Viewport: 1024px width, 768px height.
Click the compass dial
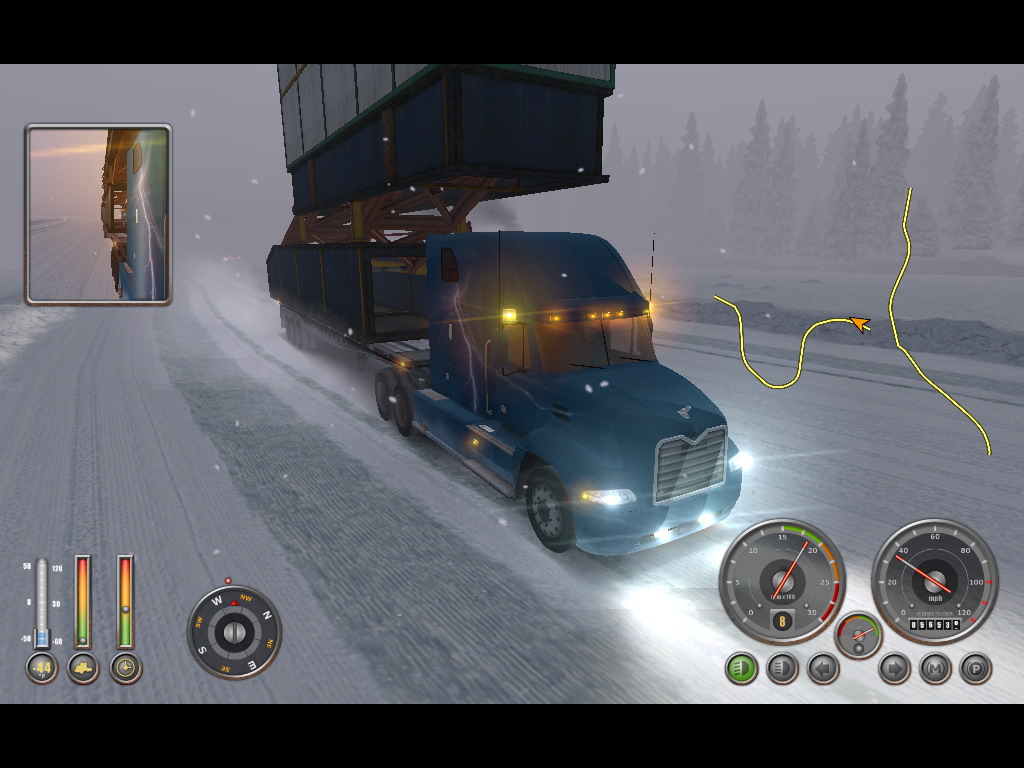point(234,632)
